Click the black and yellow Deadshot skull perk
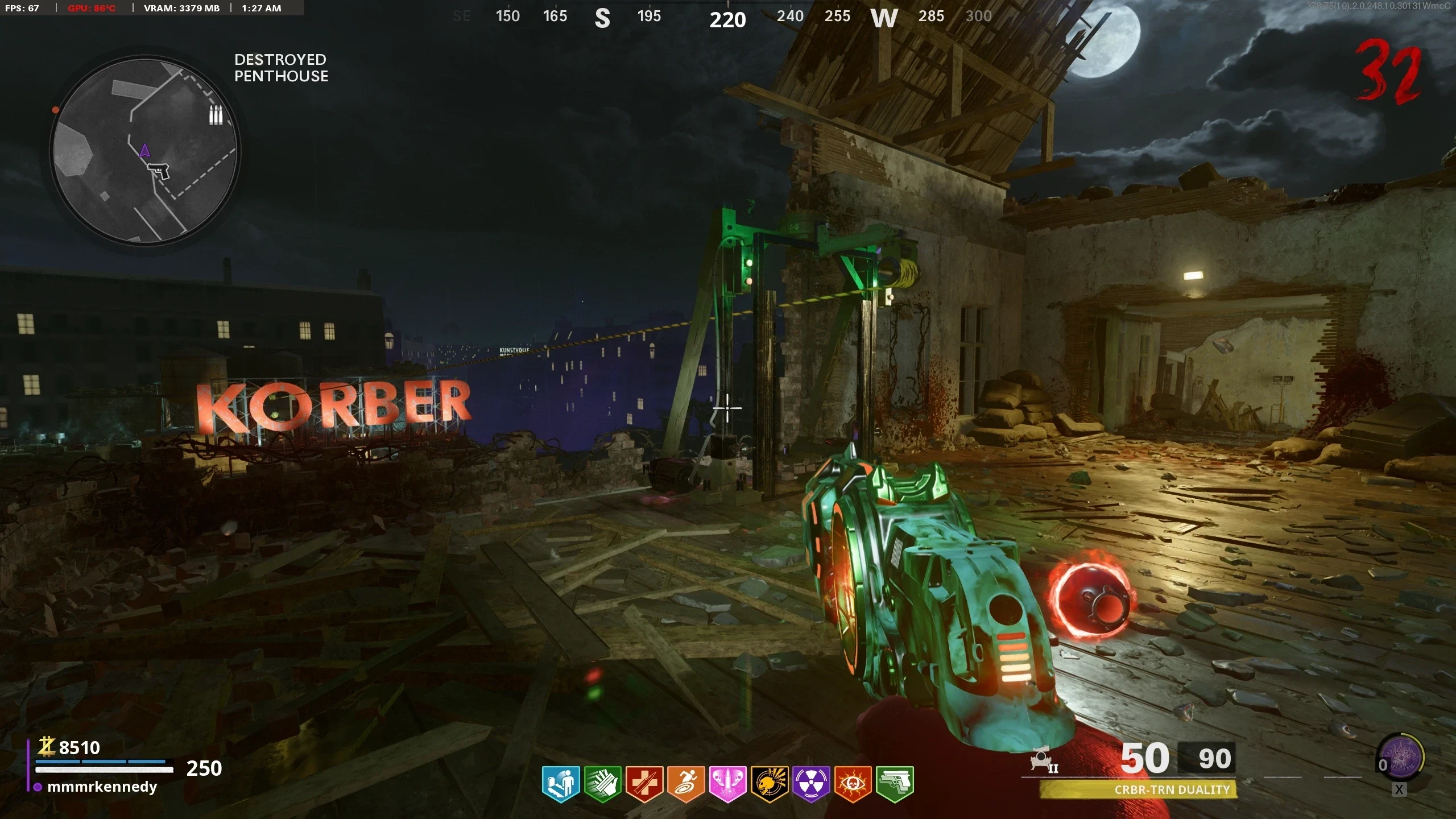This screenshot has height=819, width=1456. (x=770, y=784)
